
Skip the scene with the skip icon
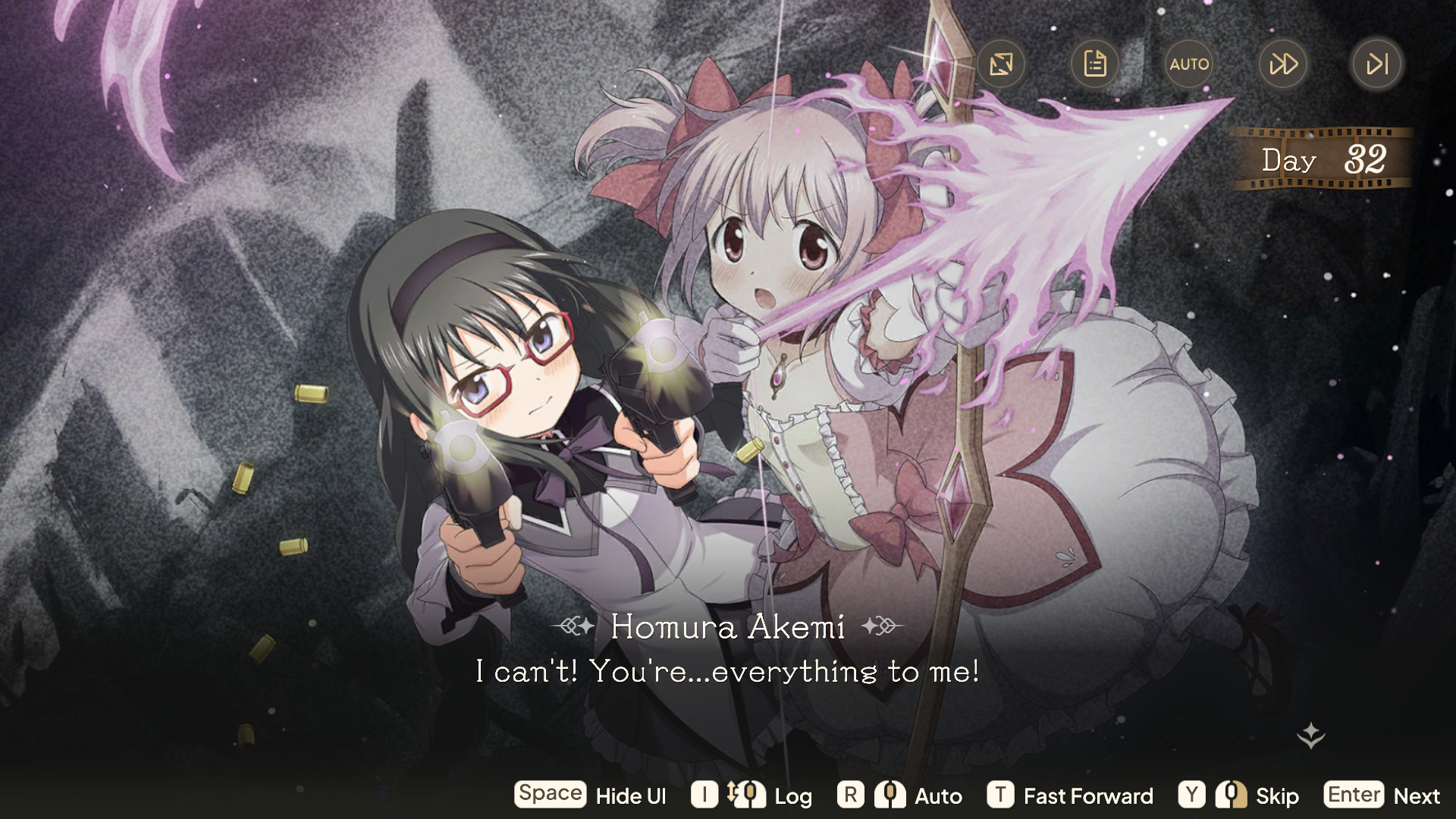pyautogui.click(x=1377, y=64)
